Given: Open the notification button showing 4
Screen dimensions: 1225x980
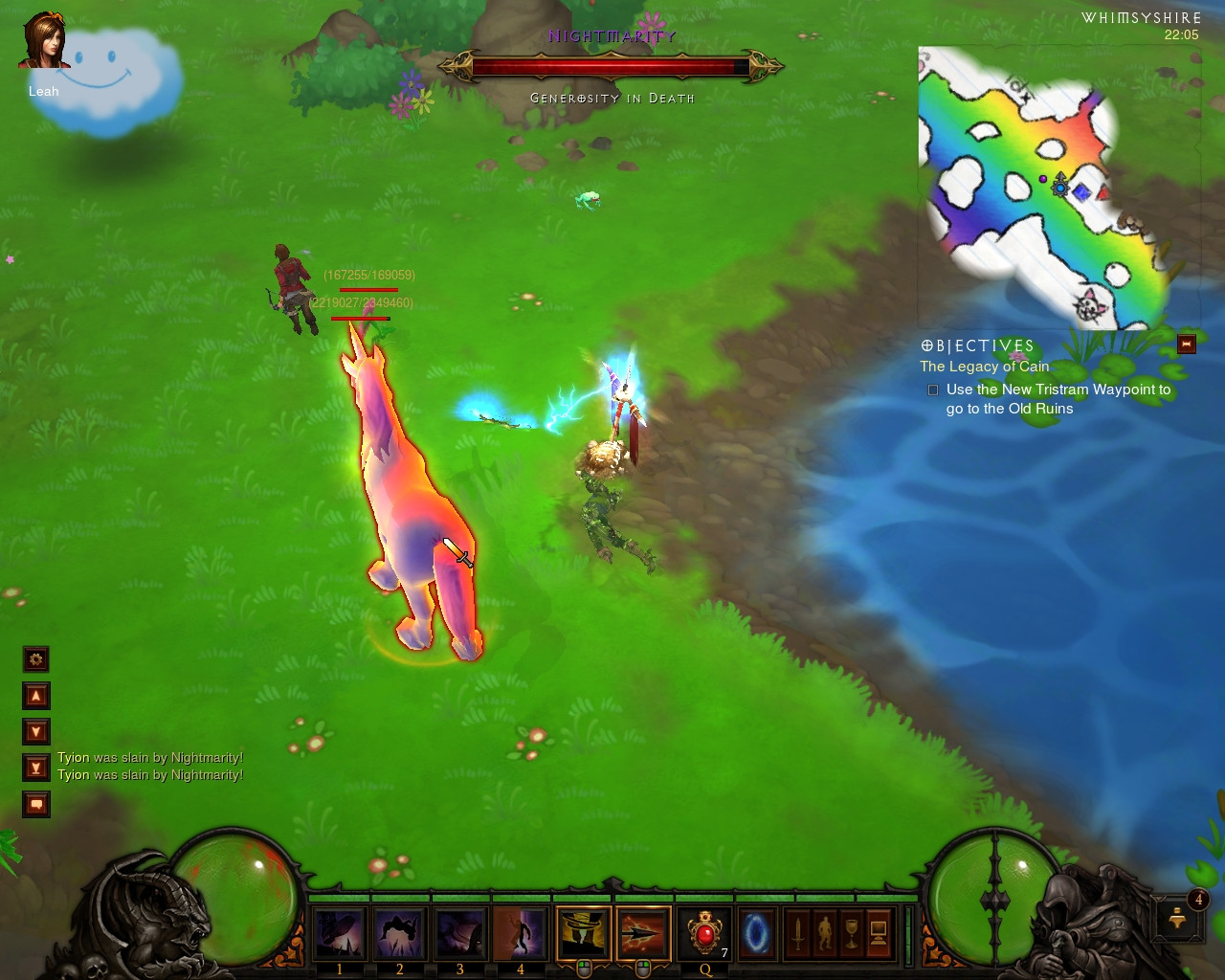Looking at the screenshot, I should point(1178,917).
